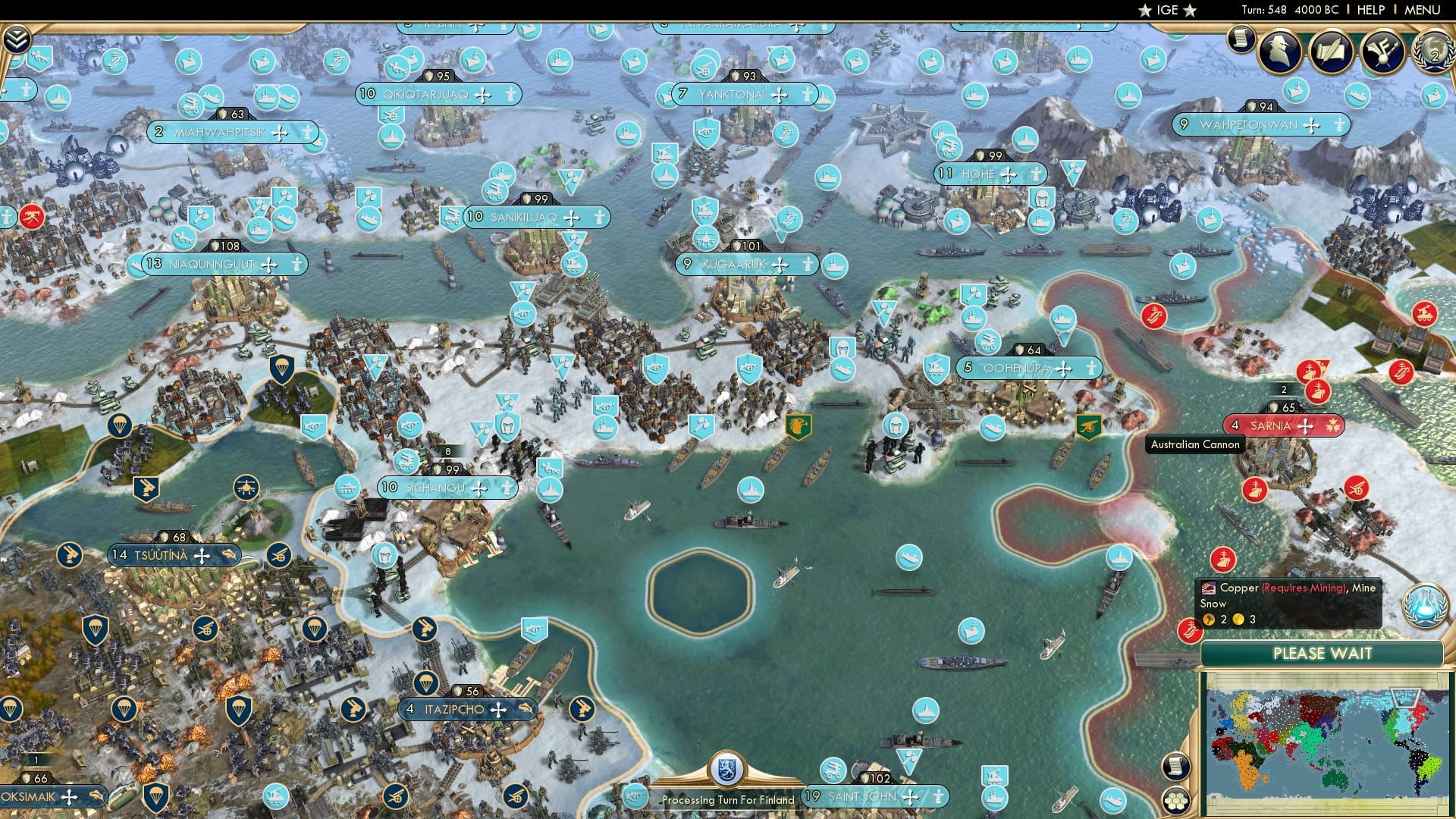Screen dimensions: 1456x819
Task: Open the game MENU
Action: point(1424,10)
